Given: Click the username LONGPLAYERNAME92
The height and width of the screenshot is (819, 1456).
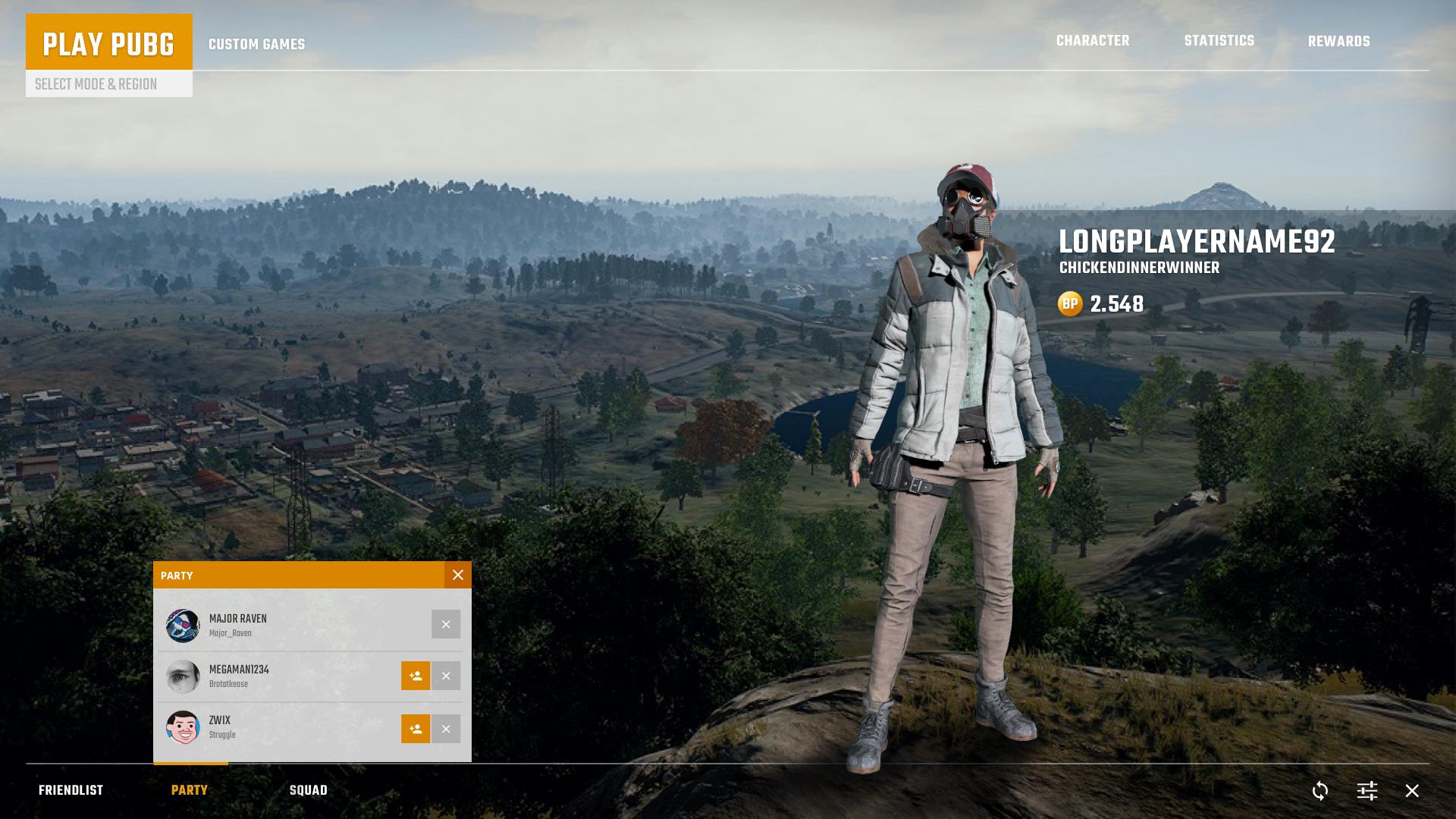Looking at the screenshot, I should pyautogui.click(x=1197, y=243).
